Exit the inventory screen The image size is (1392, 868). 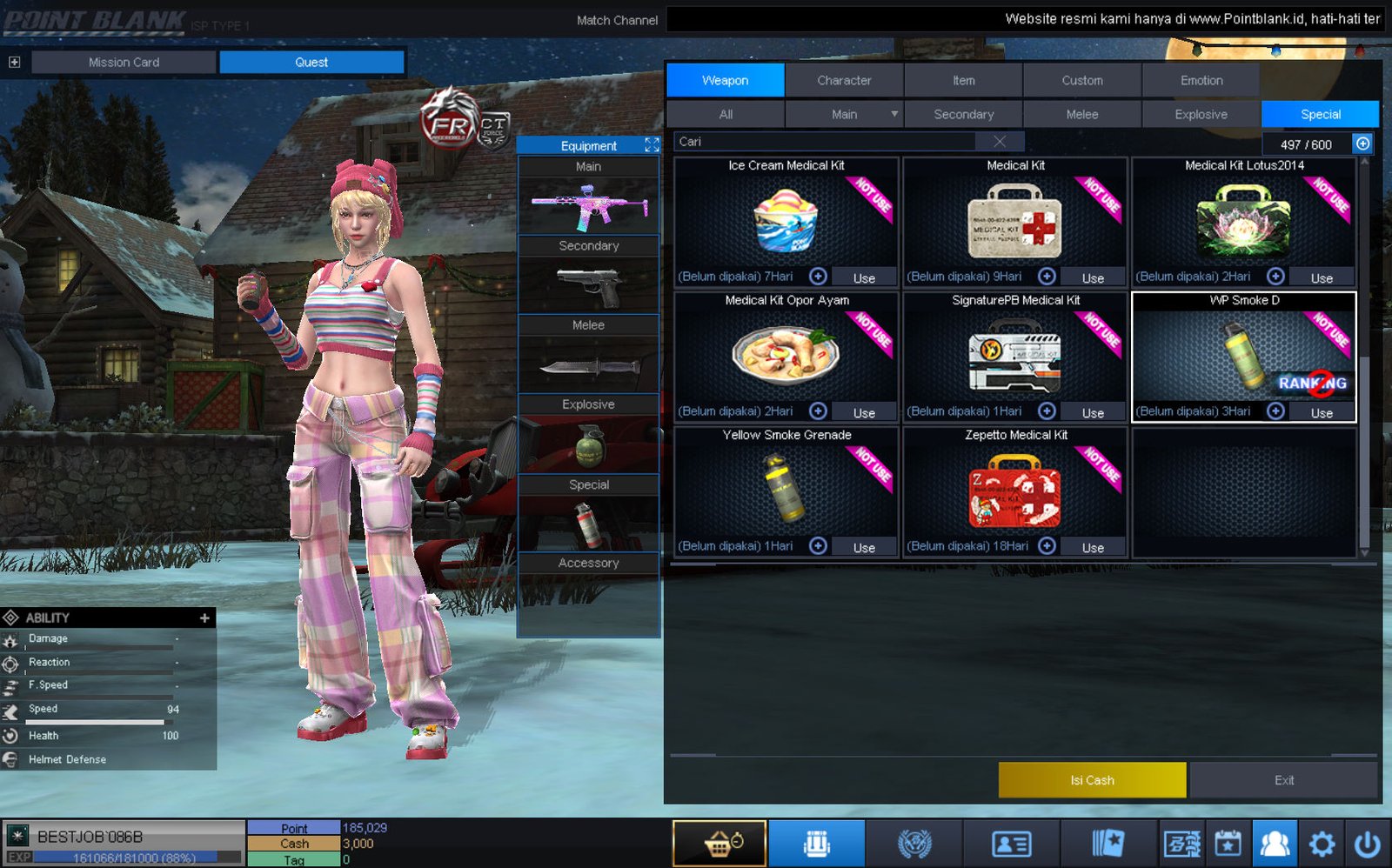coord(1283,780)
